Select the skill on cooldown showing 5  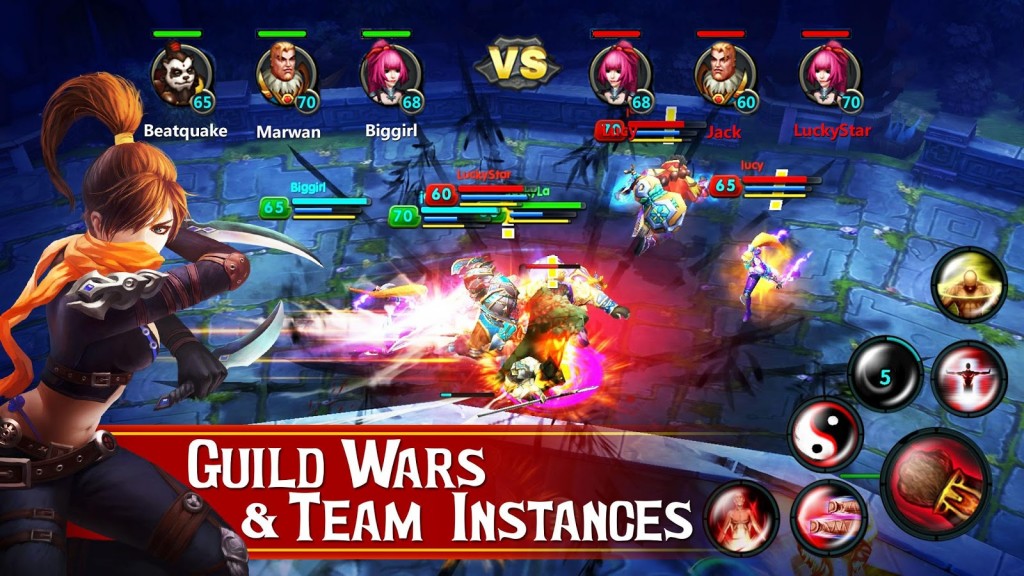click(885, 375)
